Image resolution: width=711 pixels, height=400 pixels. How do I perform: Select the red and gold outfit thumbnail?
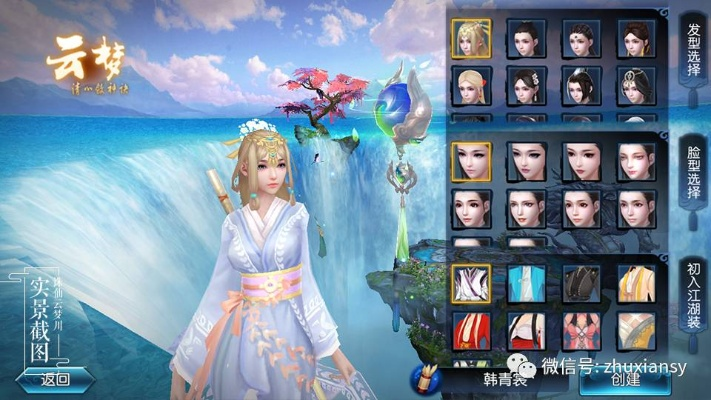pos(470,330)
